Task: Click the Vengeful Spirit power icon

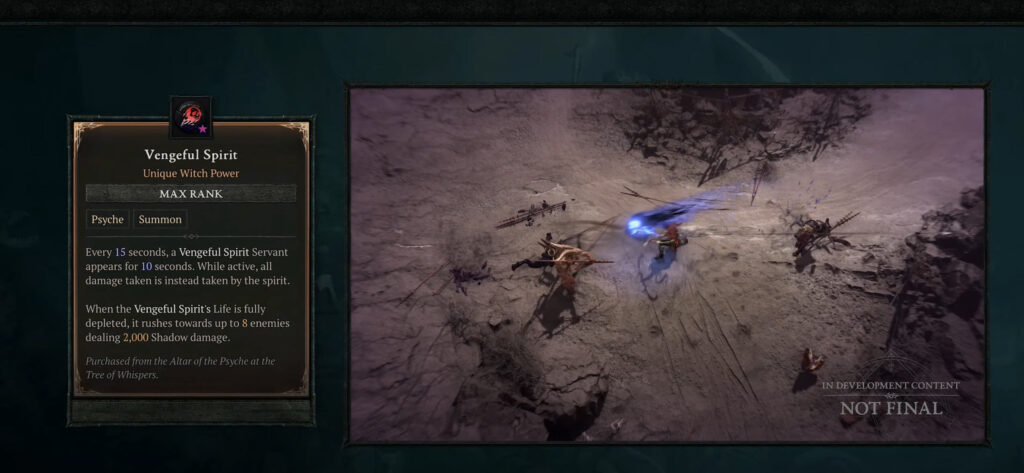Action: pyautogui.click(x=190, y=117)
